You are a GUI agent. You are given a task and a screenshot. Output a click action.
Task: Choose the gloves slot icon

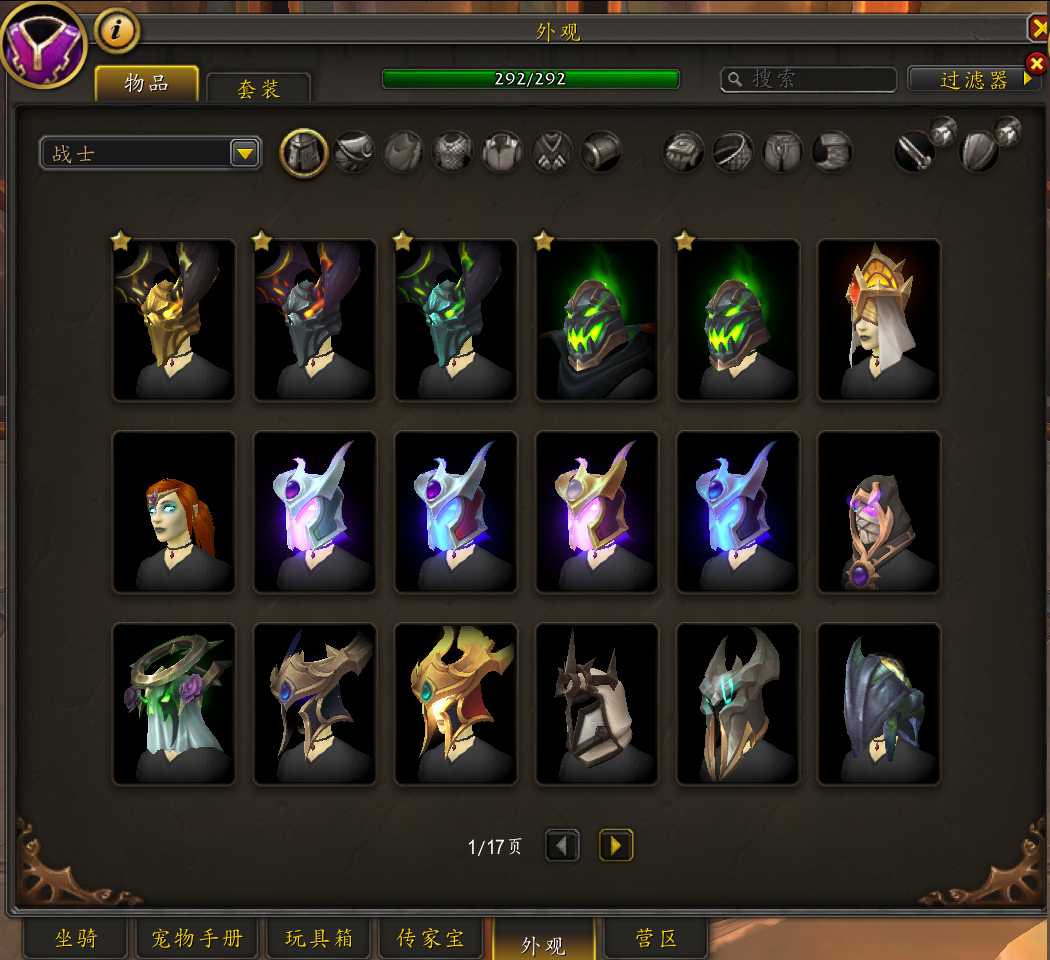[x=684, y=153]
